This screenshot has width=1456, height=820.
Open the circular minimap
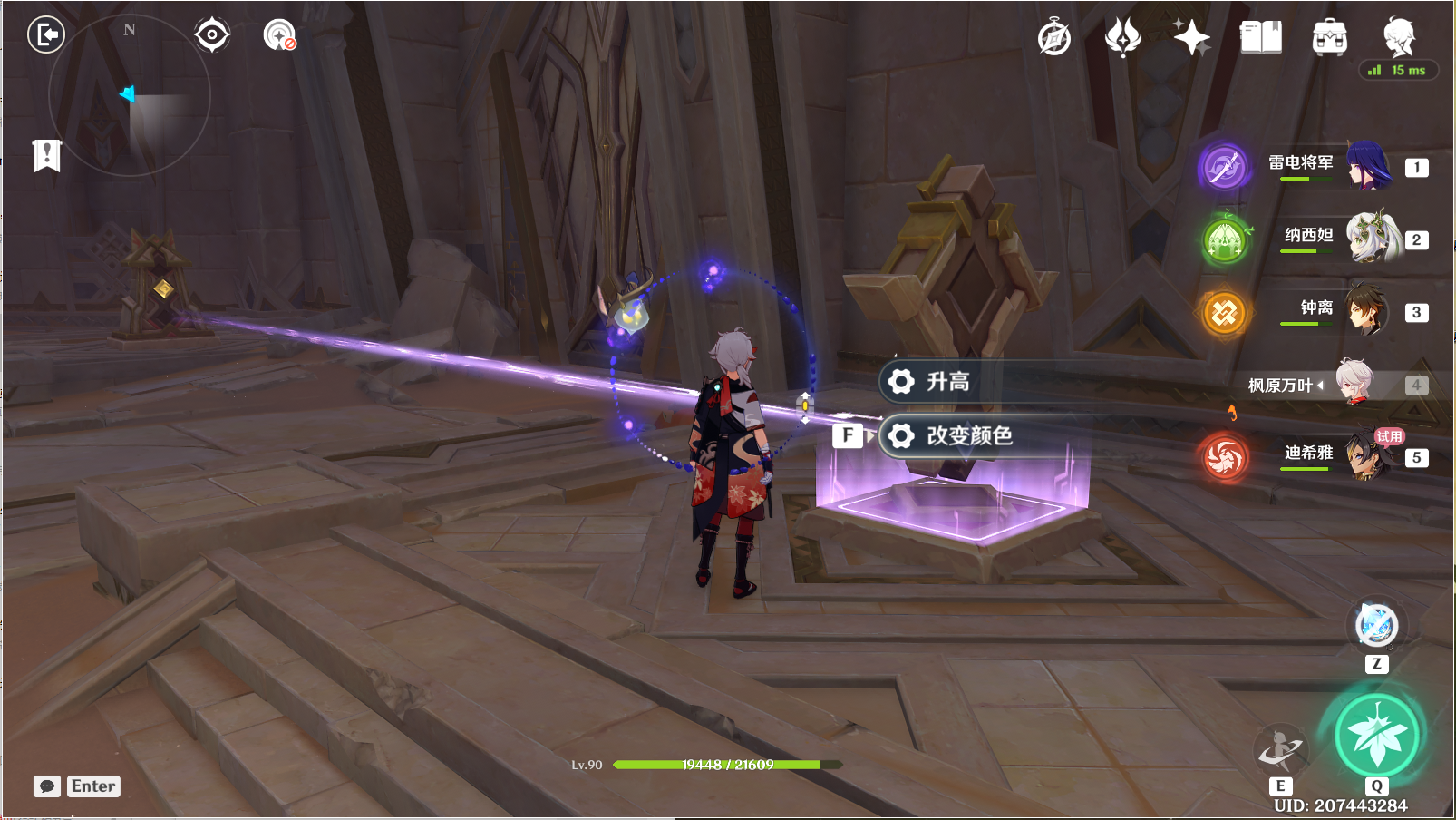(x=130, y=95)
